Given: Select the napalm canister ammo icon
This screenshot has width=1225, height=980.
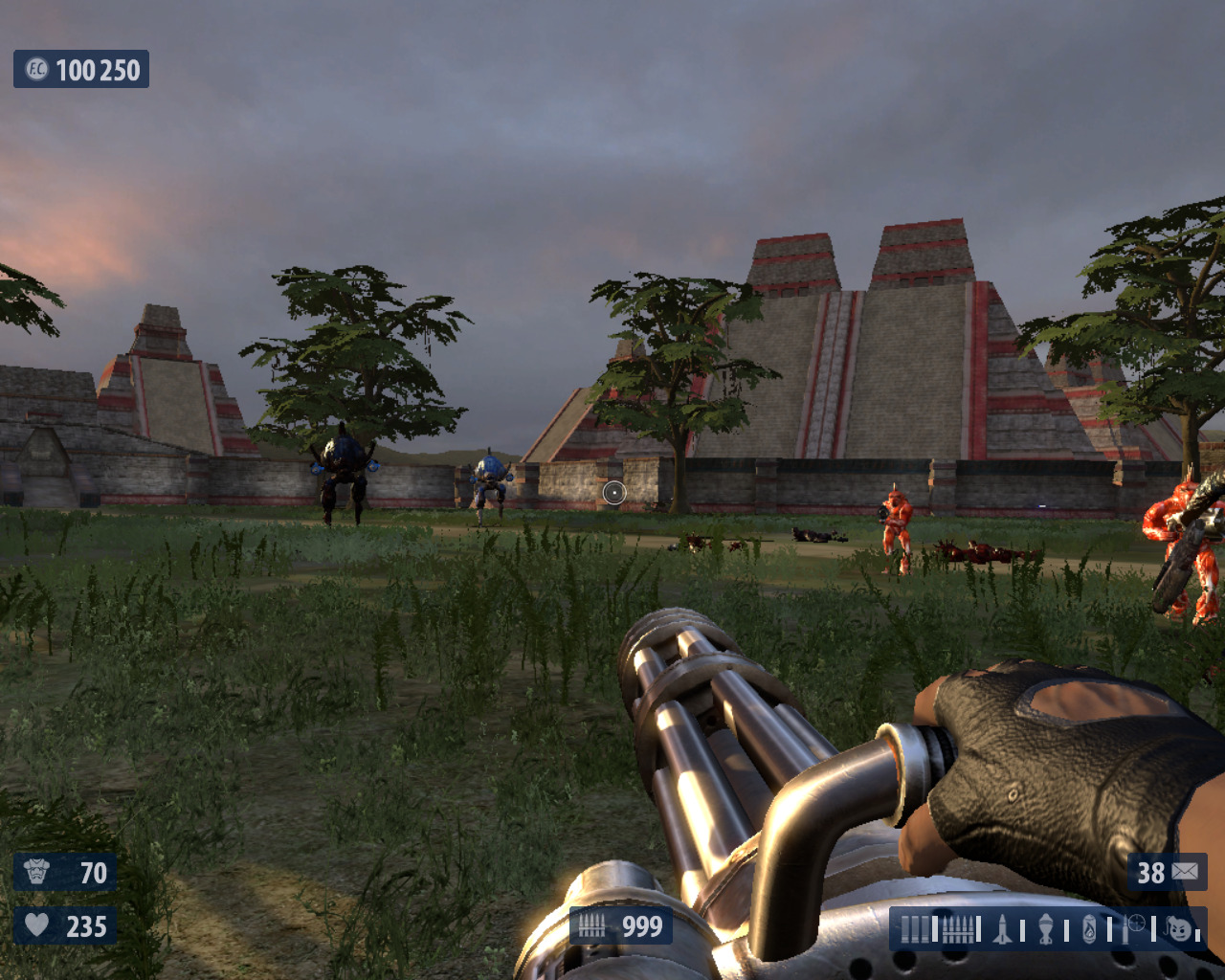Looking at the screenshot, I should tap(1089, 929).
